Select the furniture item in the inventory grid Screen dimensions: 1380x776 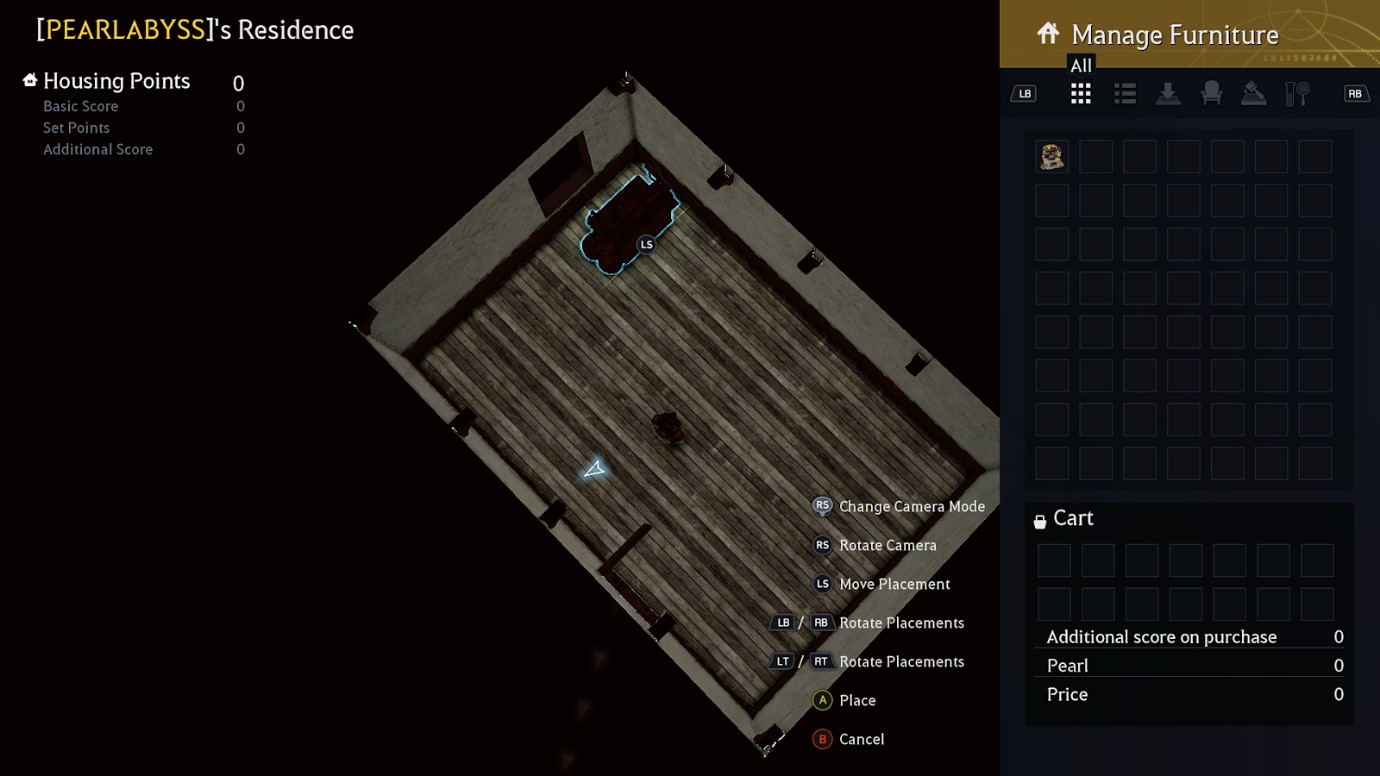1052,157
